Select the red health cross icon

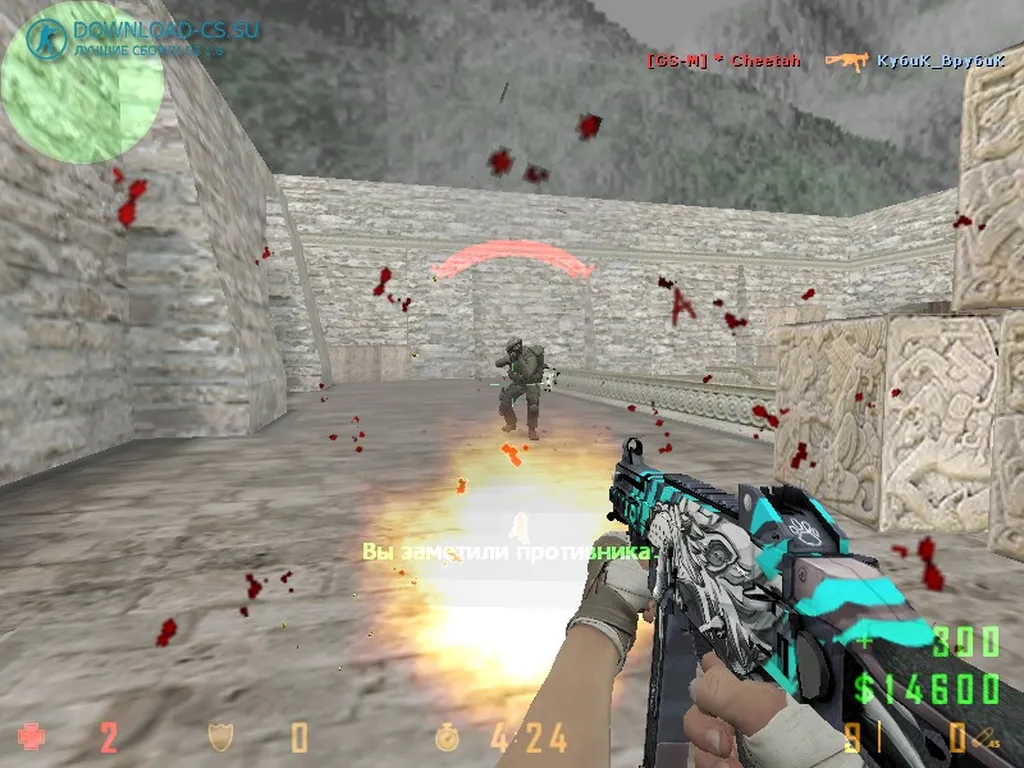[33, 738]
